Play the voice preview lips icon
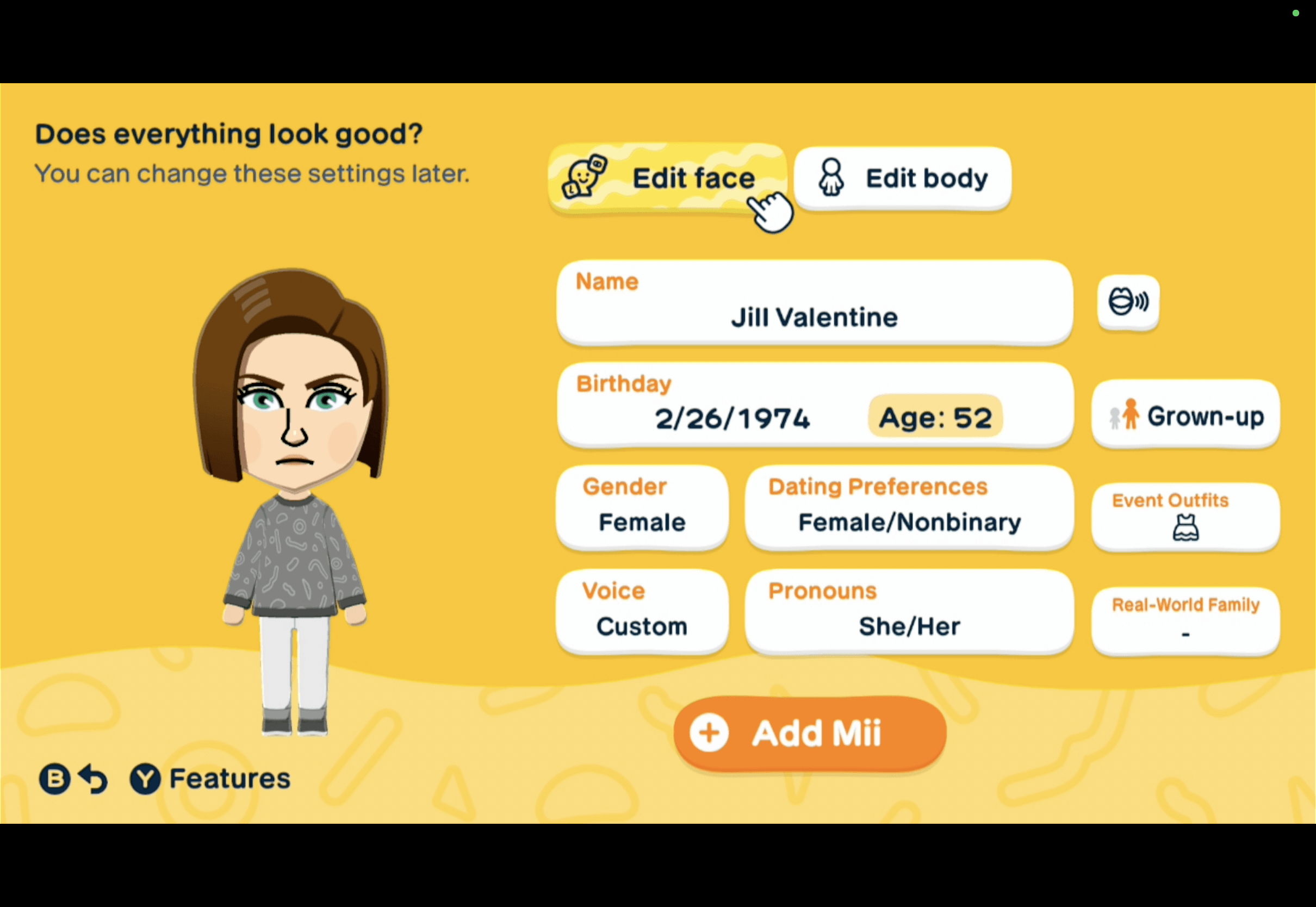1316x907 pixels. [1128, 302]
